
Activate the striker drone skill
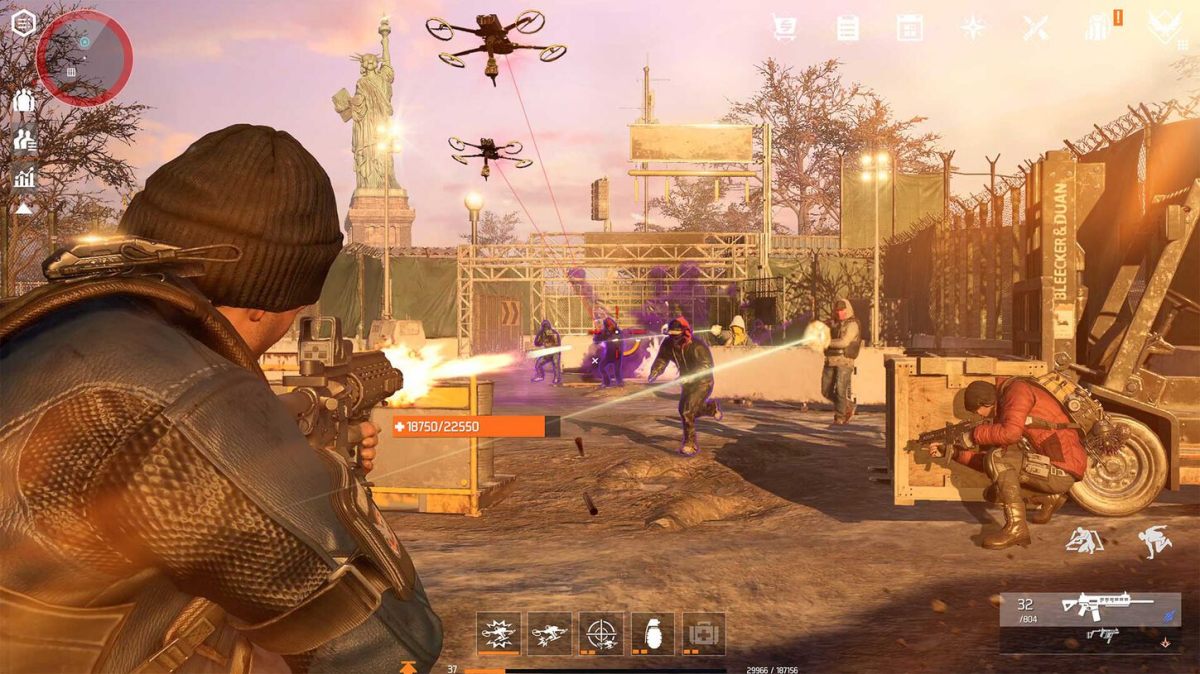click(x=549, y=633)
